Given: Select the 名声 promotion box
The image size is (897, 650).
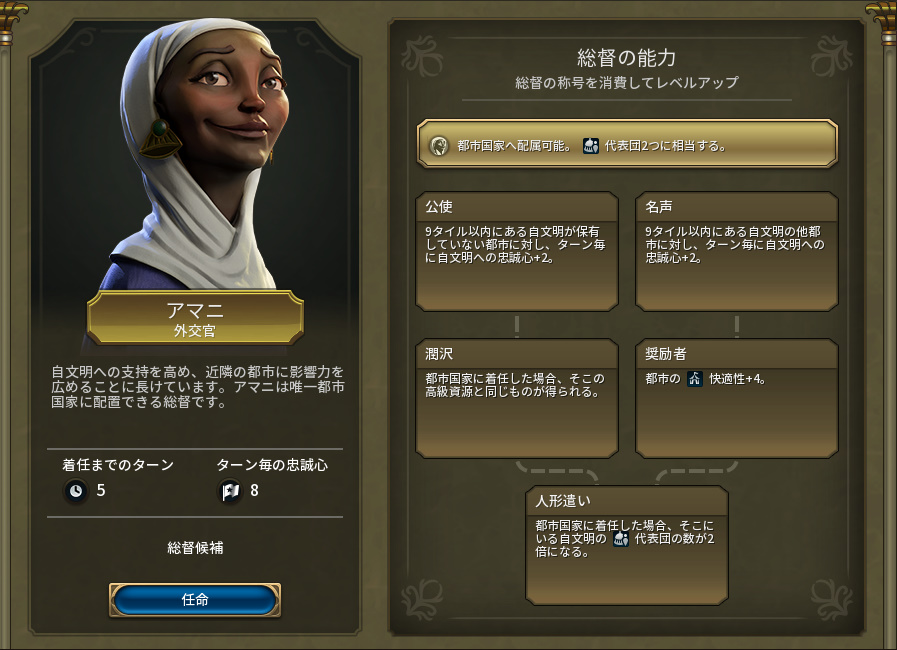Looking at the screenshot, I should click(736, 251).
